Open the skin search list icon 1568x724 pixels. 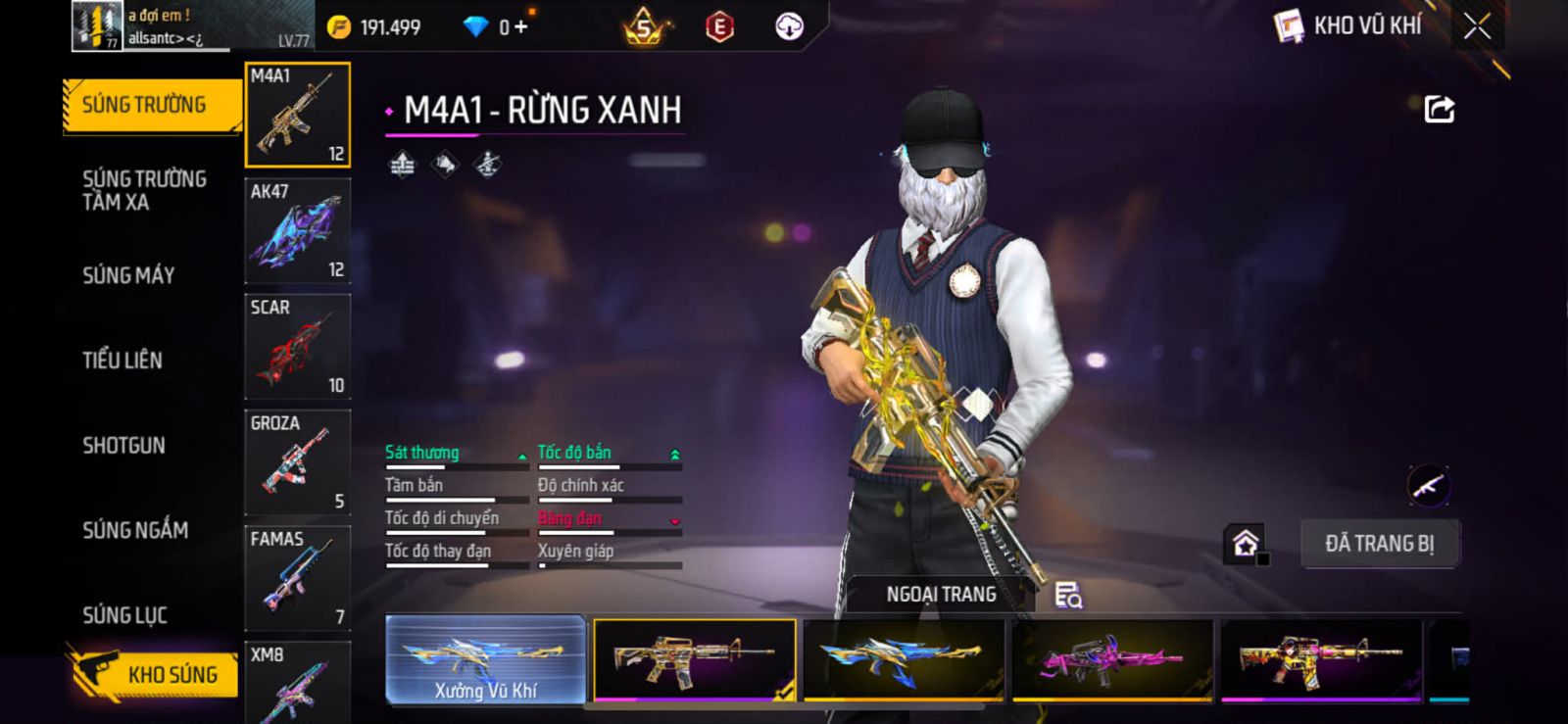click(1067, 595)
